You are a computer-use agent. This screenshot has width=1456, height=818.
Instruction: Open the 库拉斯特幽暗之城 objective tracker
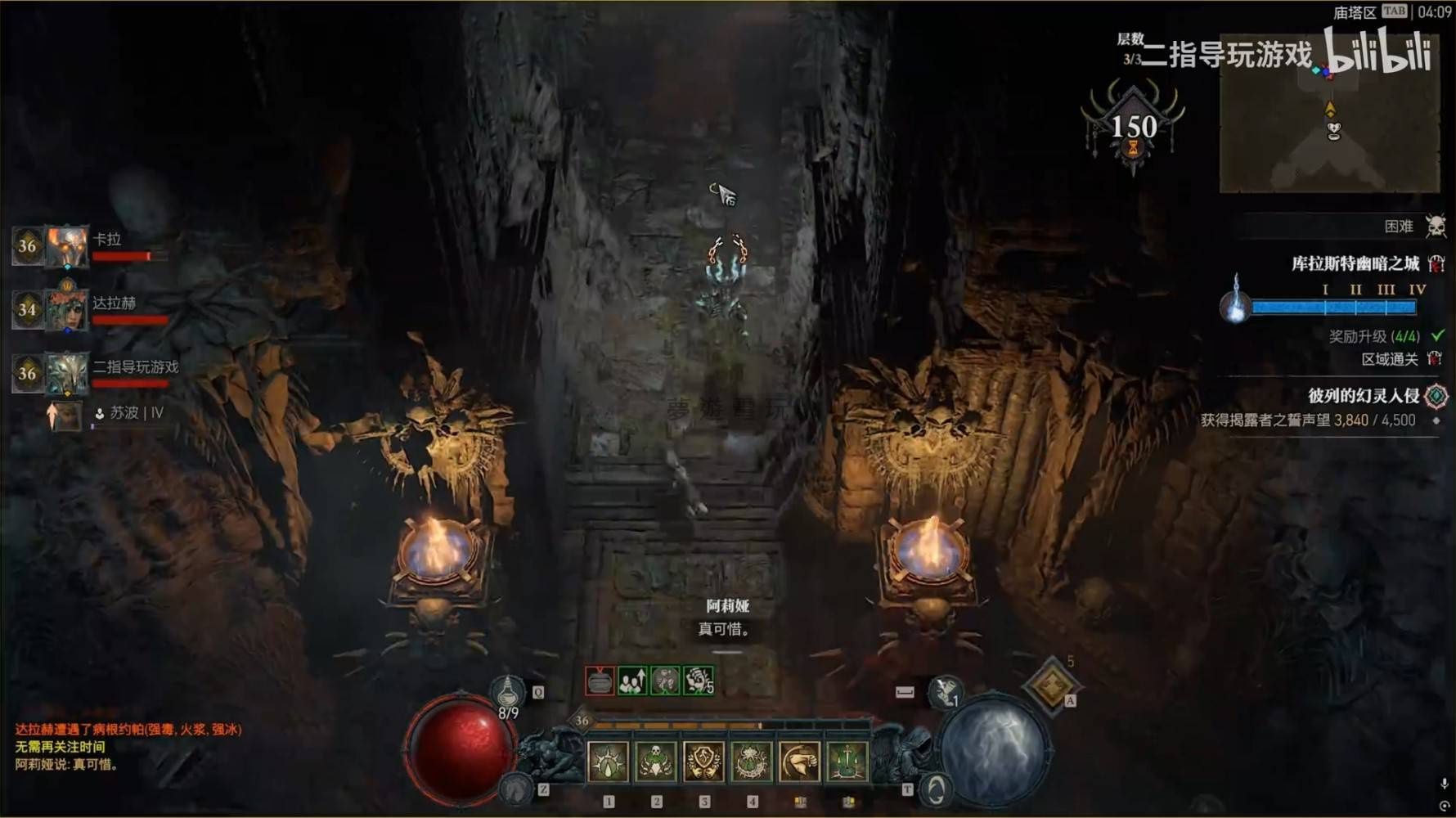[x=1355, y=263]
